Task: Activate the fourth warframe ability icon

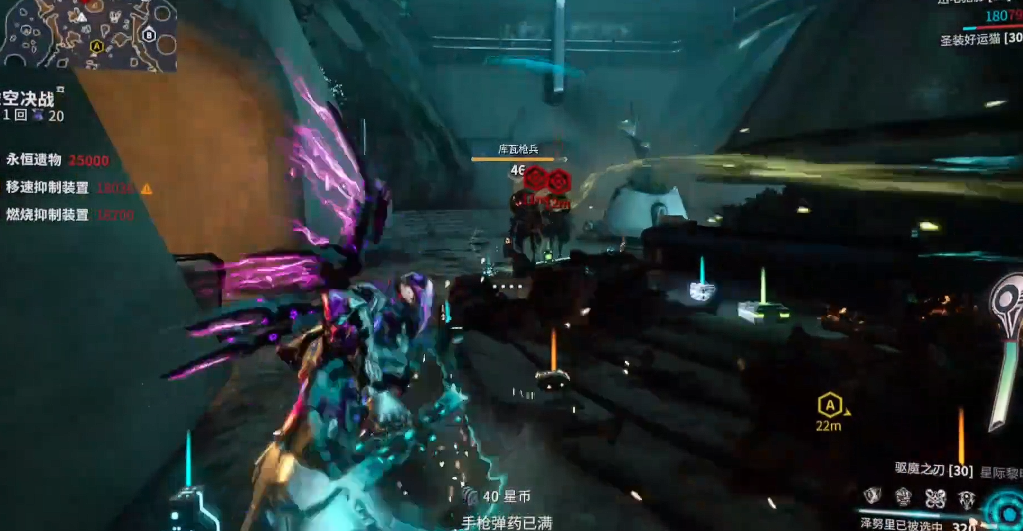Action: tap(966, 497)
